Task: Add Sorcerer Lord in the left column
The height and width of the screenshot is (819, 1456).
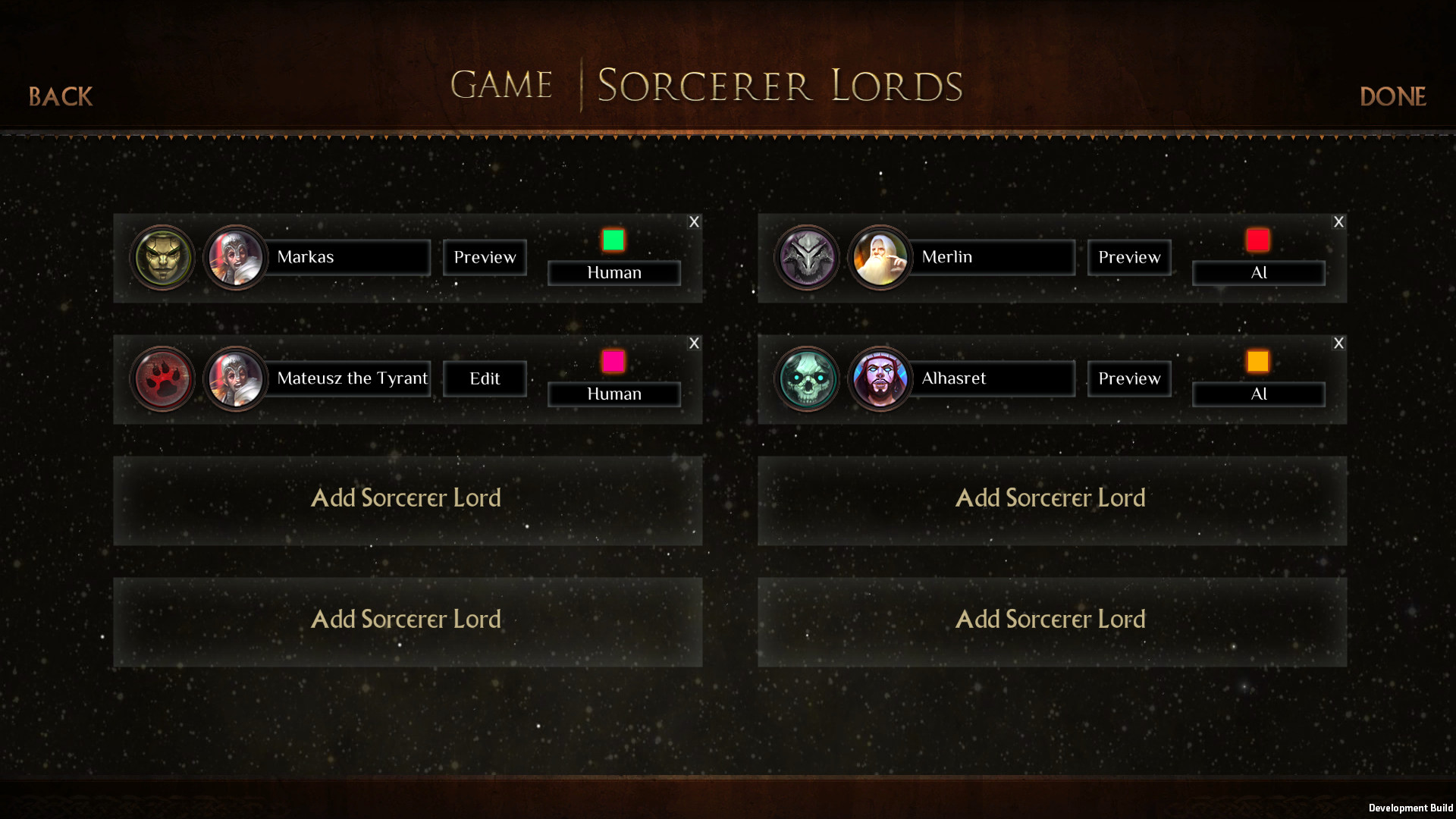Action: [x=406, y=498]
